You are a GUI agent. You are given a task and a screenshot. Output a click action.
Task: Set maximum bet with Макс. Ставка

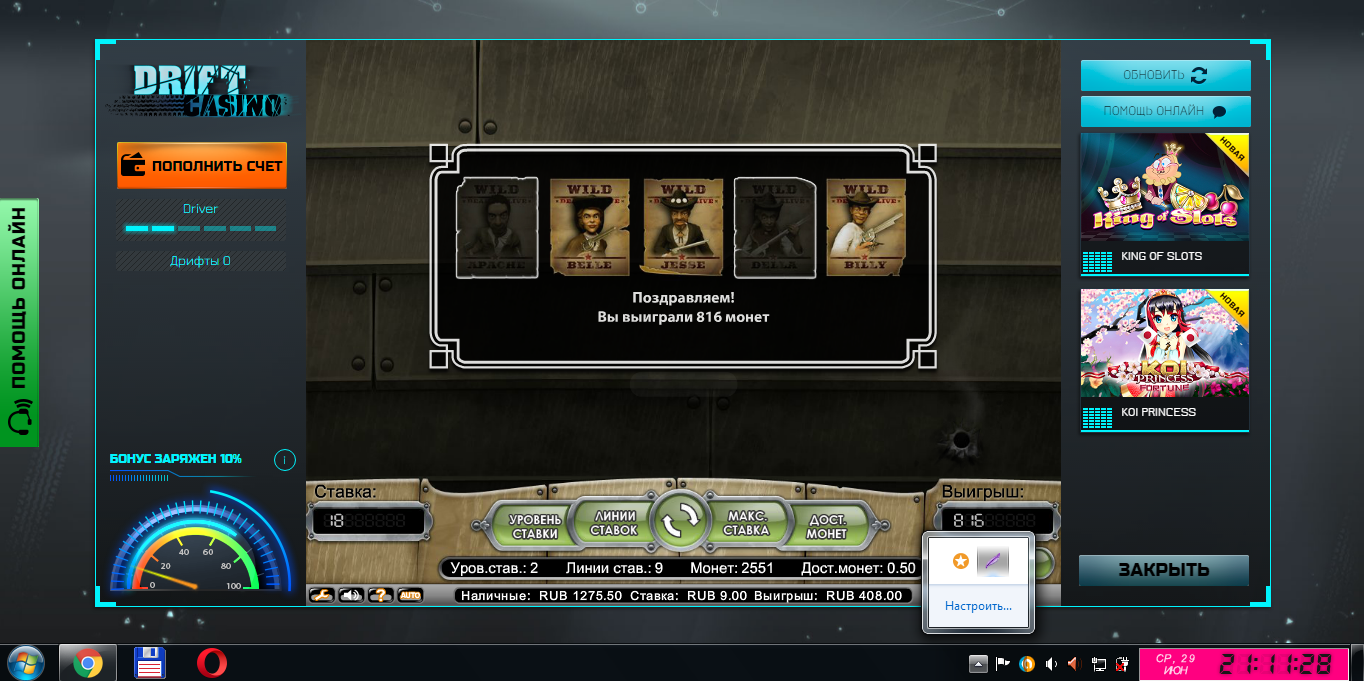746,523
